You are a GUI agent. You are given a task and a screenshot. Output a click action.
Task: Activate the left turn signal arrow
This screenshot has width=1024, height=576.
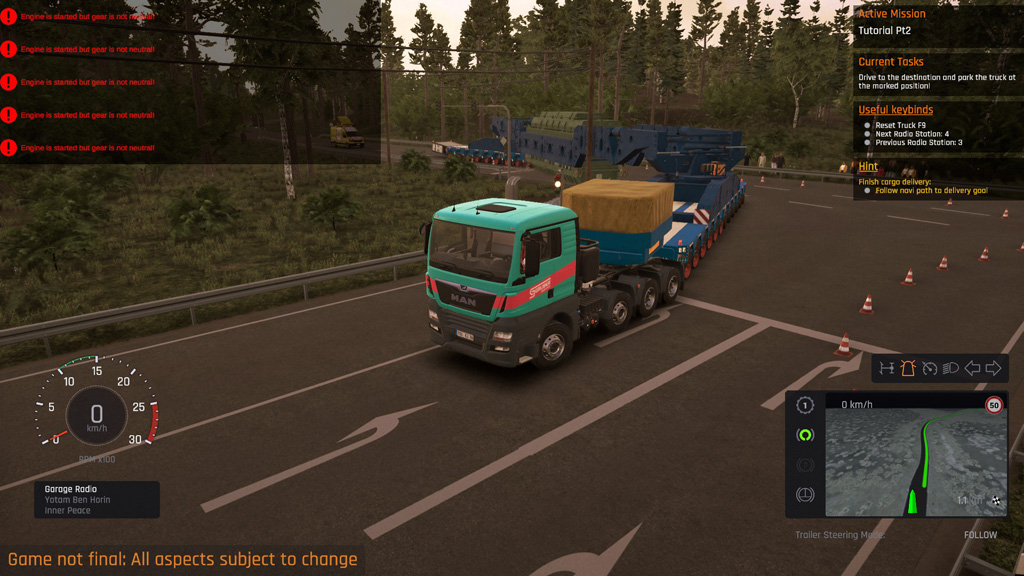click(972, 368)
